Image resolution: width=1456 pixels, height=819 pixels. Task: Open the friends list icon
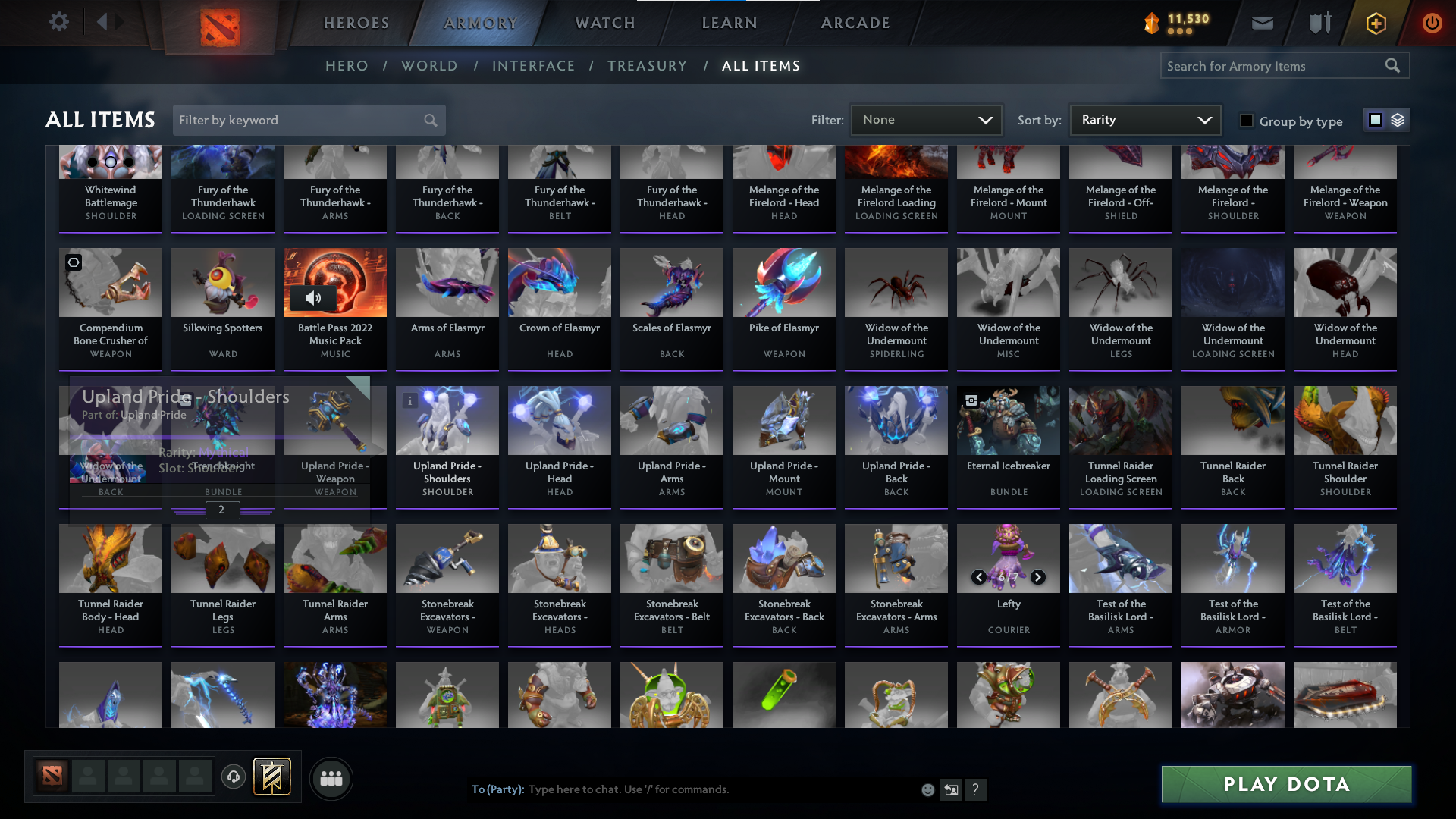331,778
